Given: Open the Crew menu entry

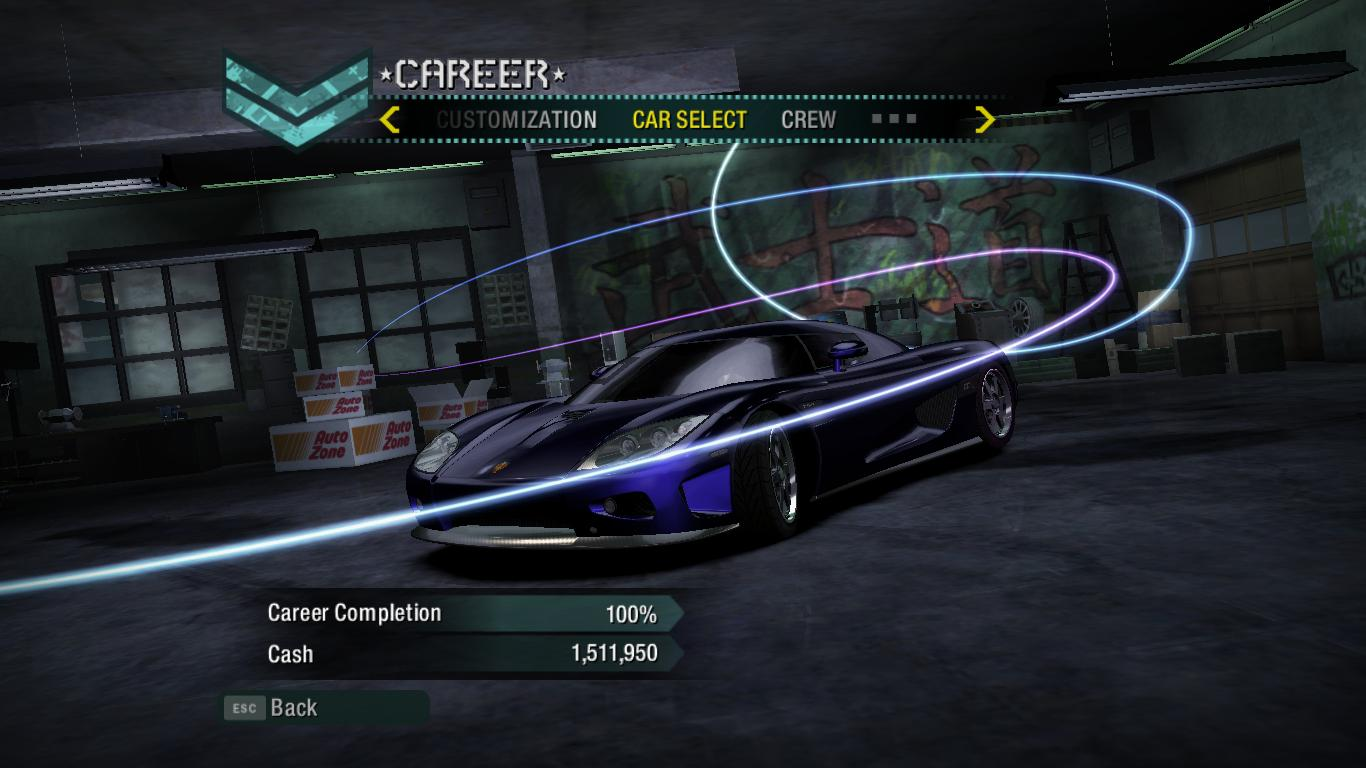Looking at the screenshot, I should [808, 120].
